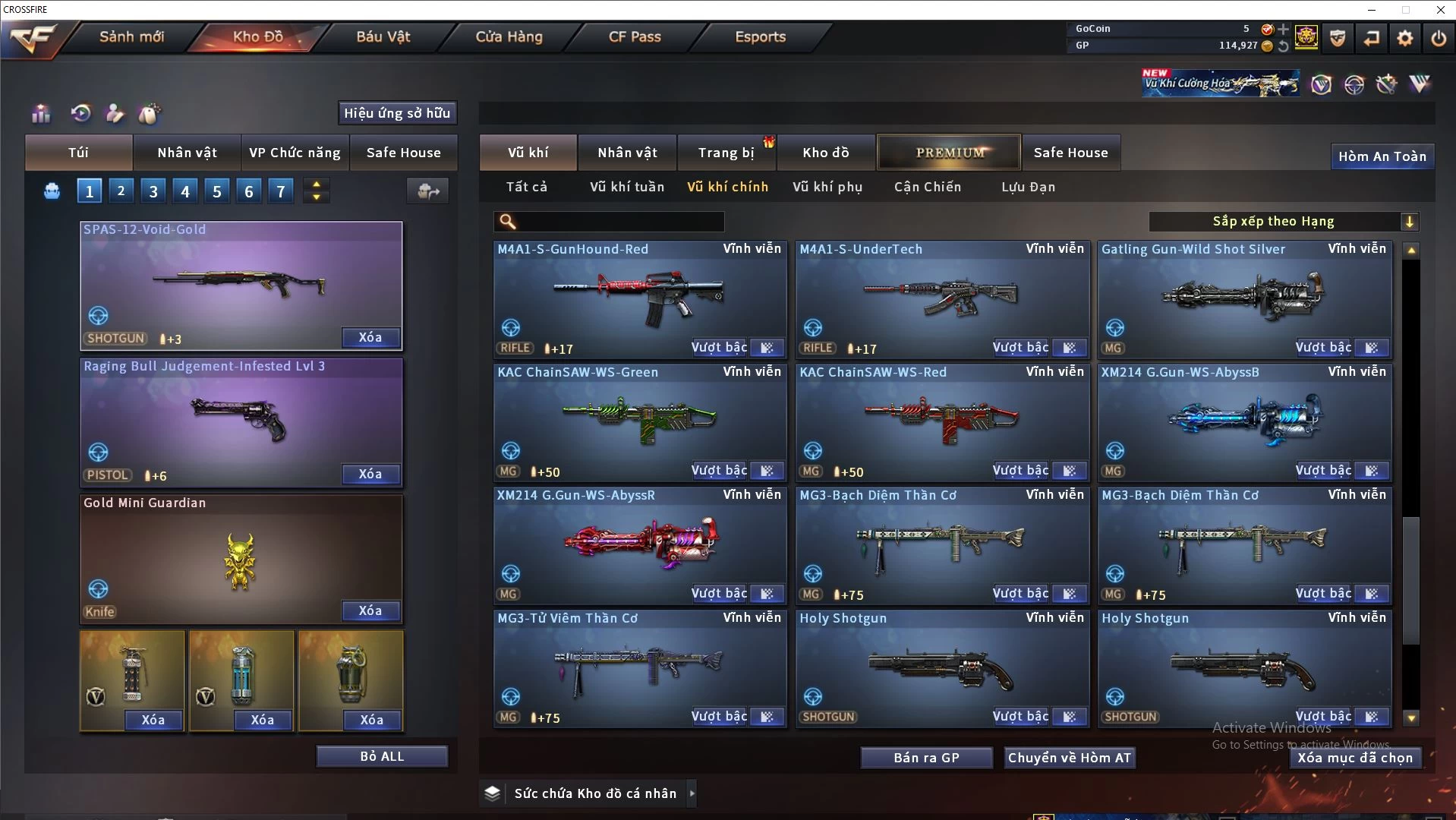Image resolution: width=1456 pixels, height=820 pixels.
Task: Open the Sắp xếp theo Hạng dropdown
Action: tap(1283, 222)
